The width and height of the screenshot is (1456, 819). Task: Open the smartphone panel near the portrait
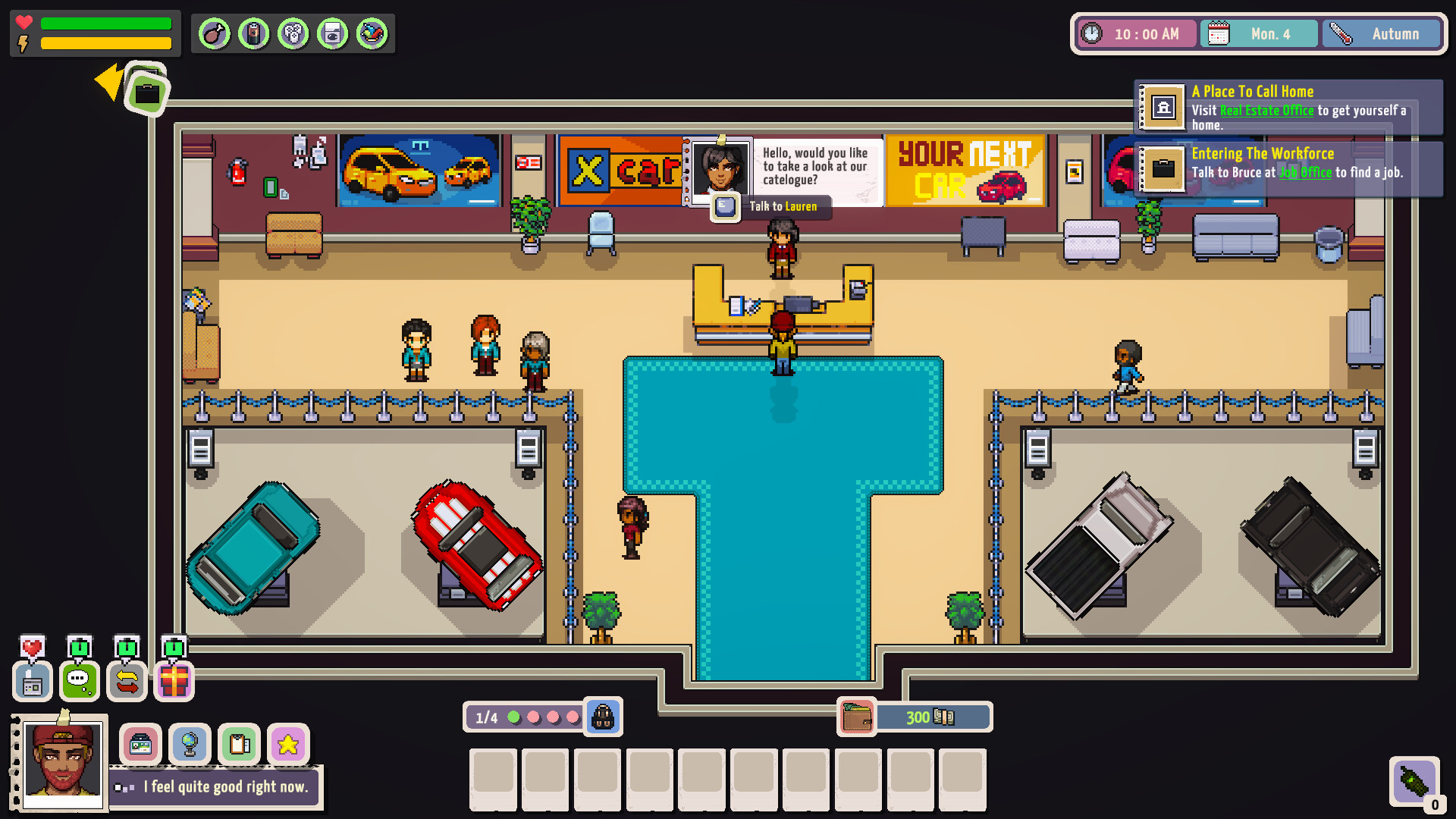(x=140, y=744)
